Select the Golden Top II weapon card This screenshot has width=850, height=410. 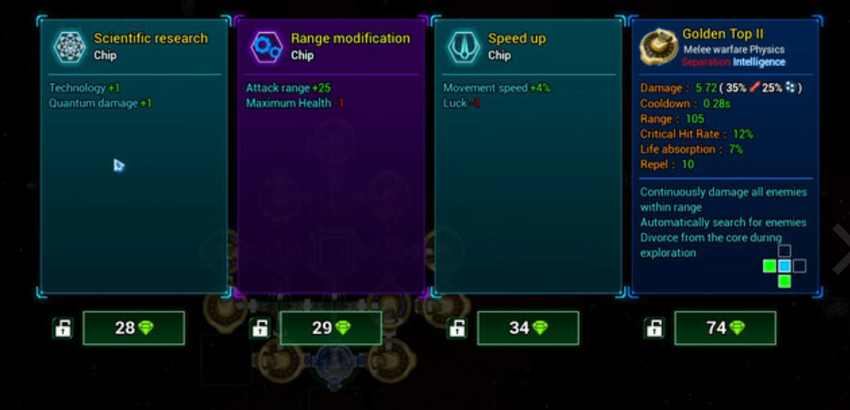point(725,158)
